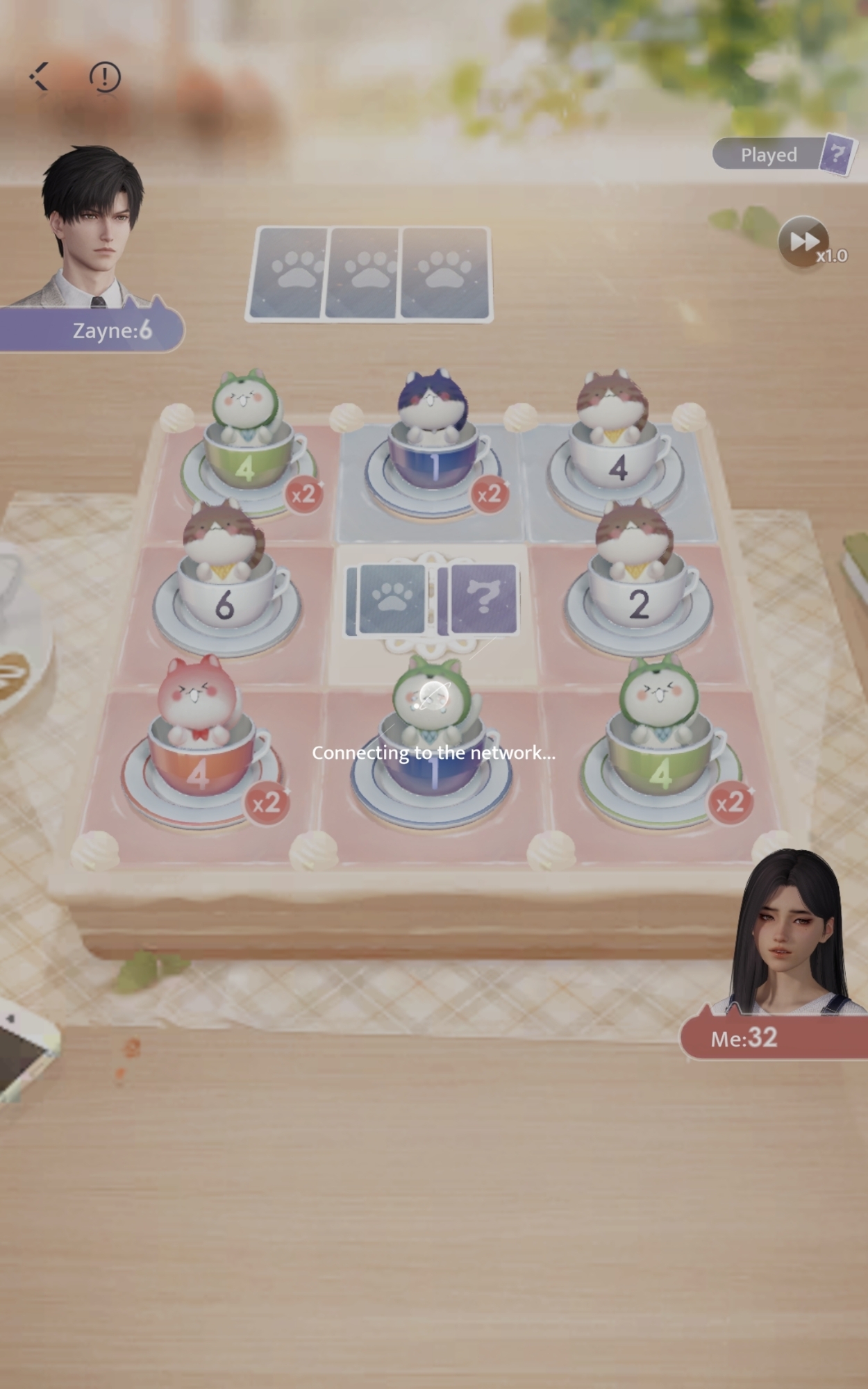Go back with the arrow button
The height and width of the screenshot is (1389, 868).
[x=39, y=76]
